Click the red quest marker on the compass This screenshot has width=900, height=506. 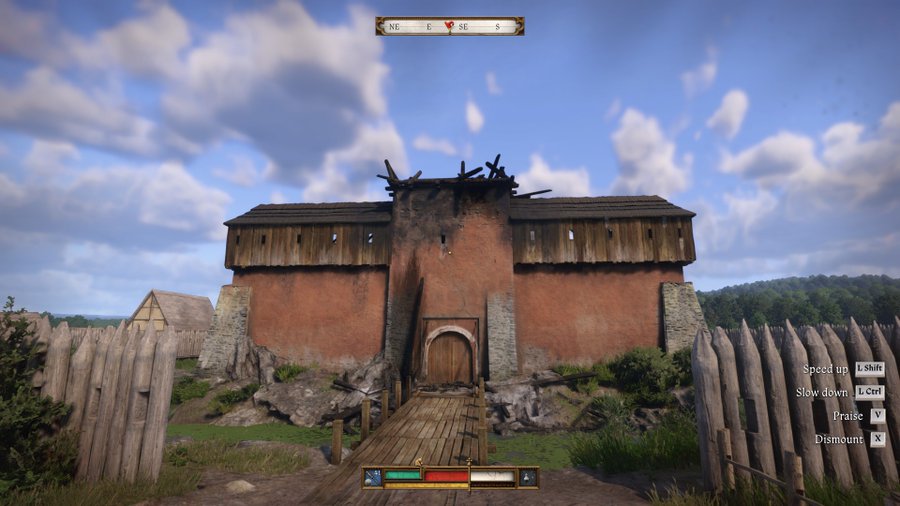click(449, 25)
